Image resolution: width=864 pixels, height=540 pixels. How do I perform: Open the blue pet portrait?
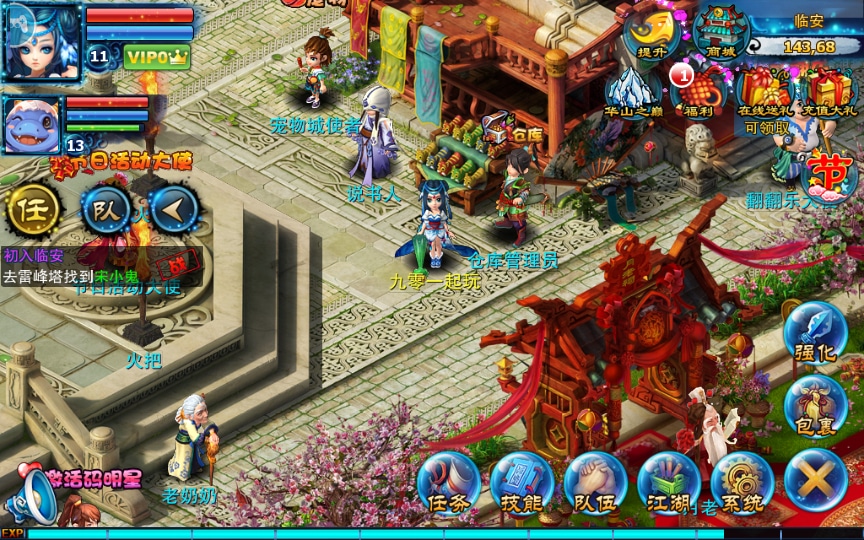click(x=33, y=125)
